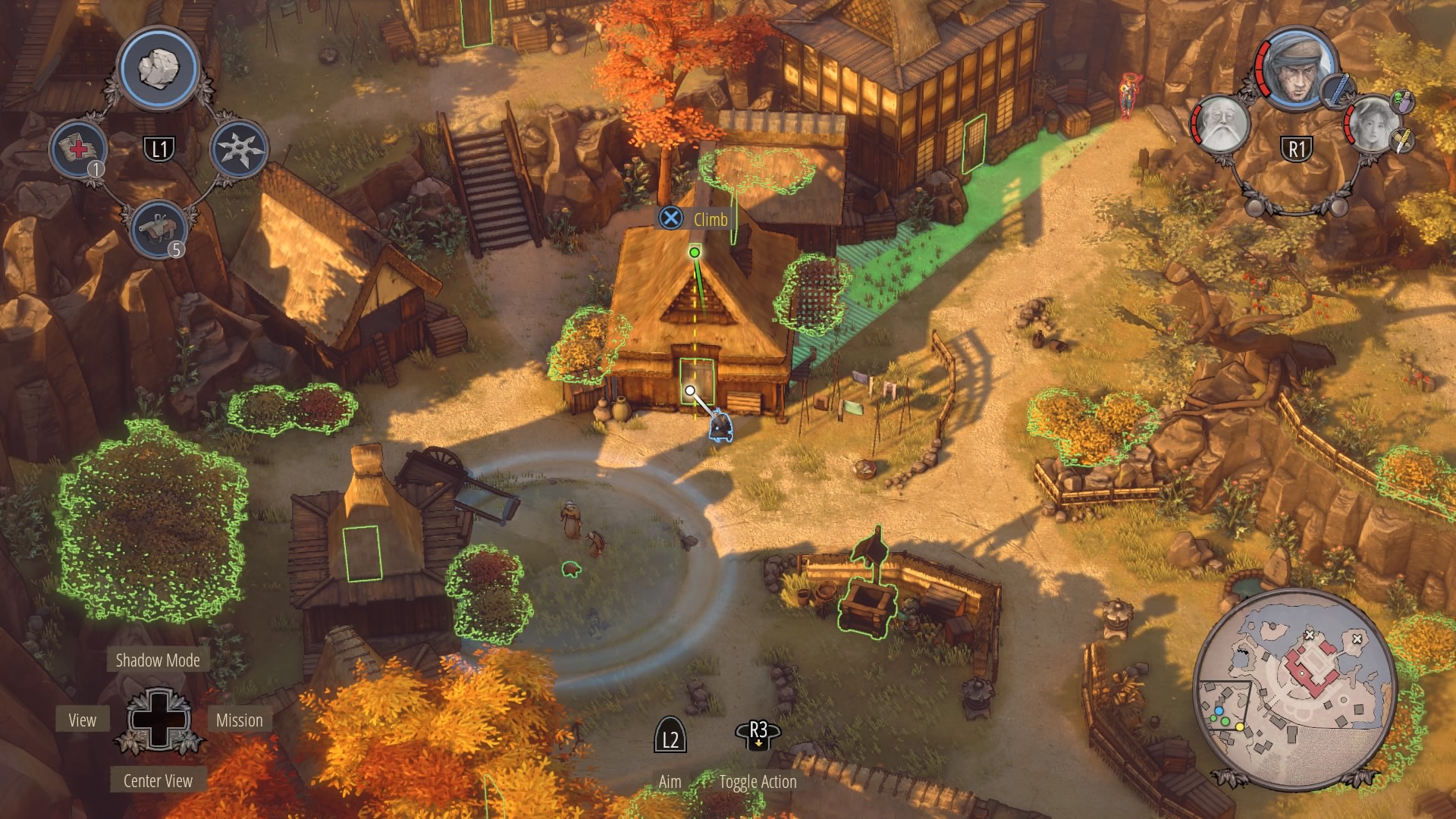Click the Center View label
This screenshot has height=819, width=1456.
(x=158, y=781)
